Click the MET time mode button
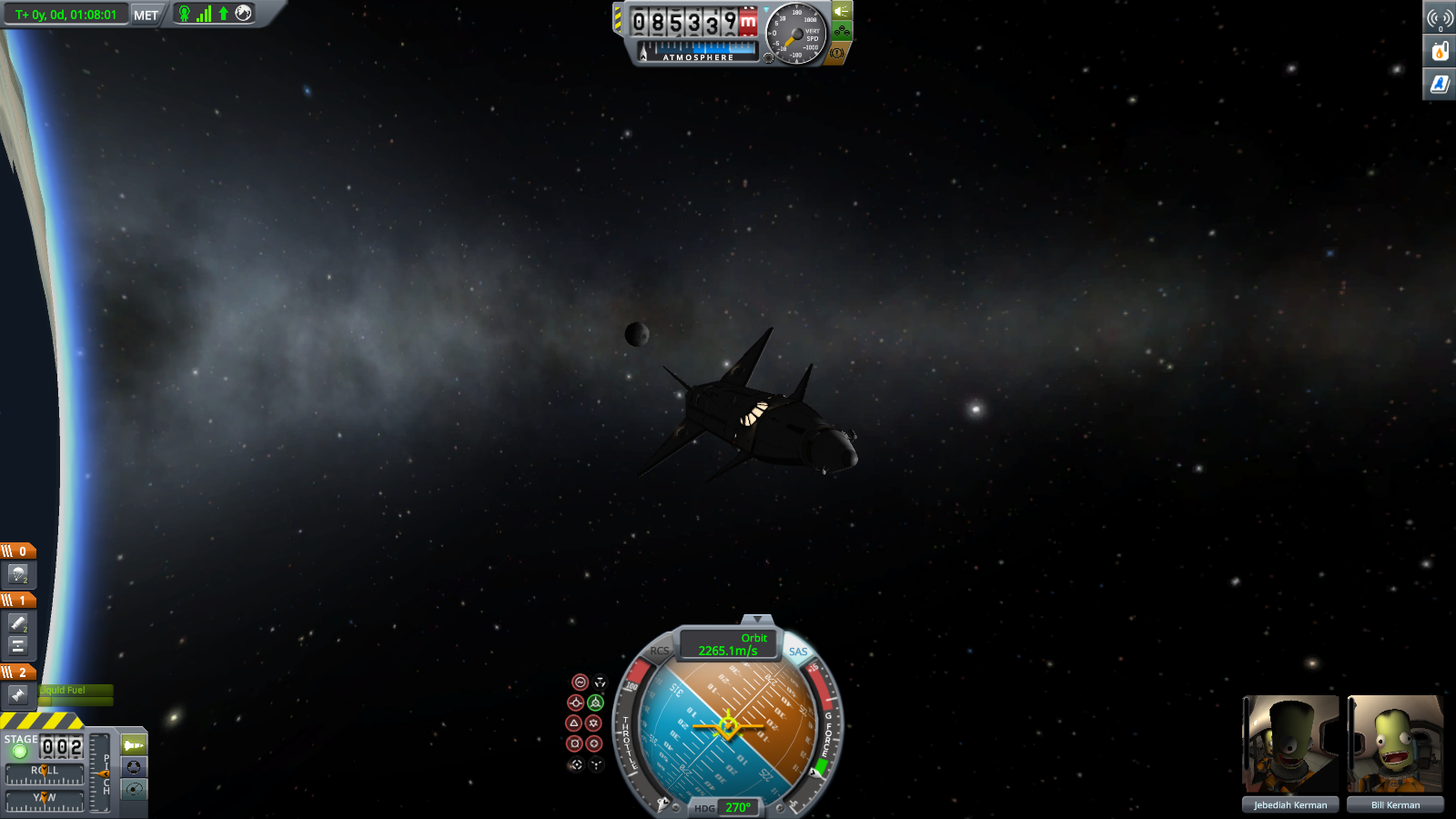Screen dimensions: 1456x819 [146, 15]
